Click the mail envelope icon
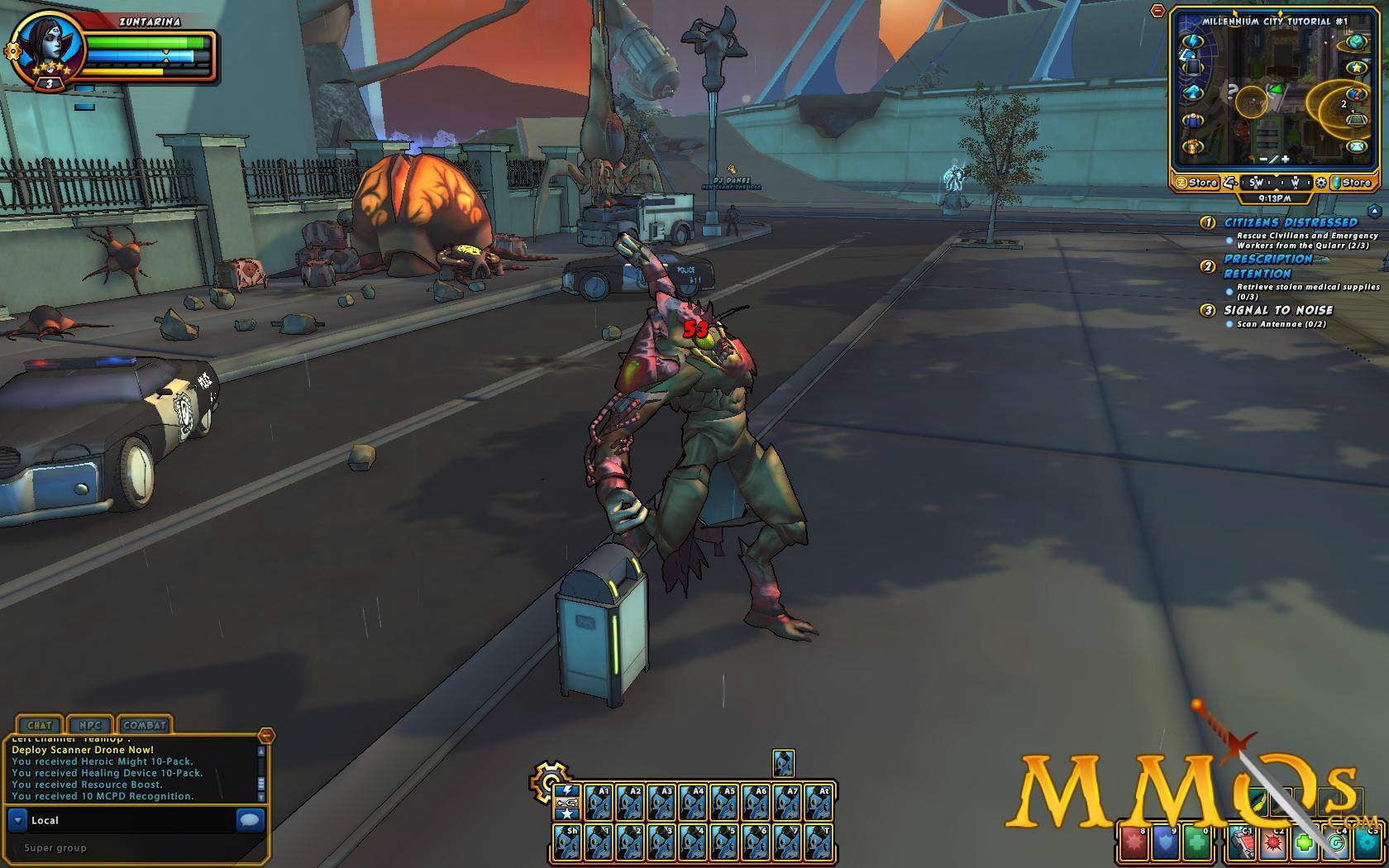Image resolution: width=1389 pixels, height=868 pixels. [1356, 147]
